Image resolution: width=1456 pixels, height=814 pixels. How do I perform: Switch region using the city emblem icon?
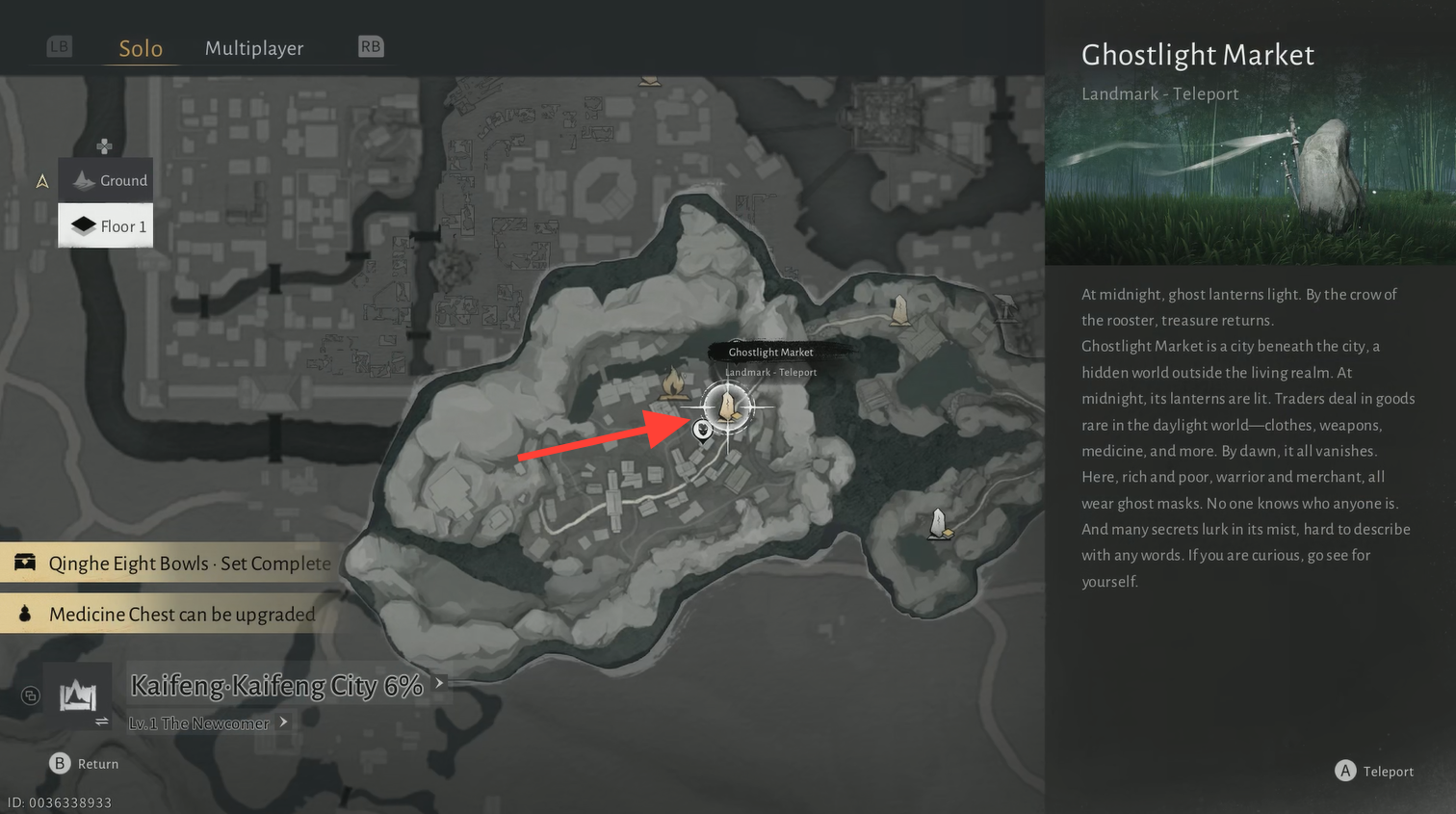coord(78,696)
